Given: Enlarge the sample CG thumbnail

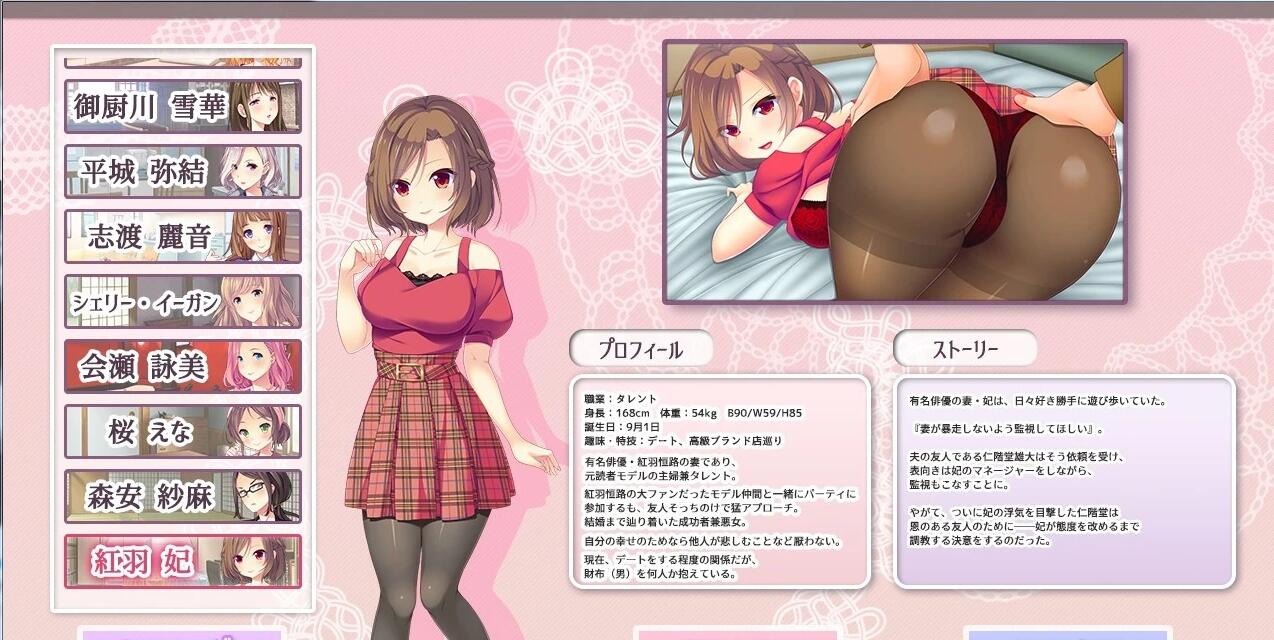Looking at the screenshot, I should point(895,171).
